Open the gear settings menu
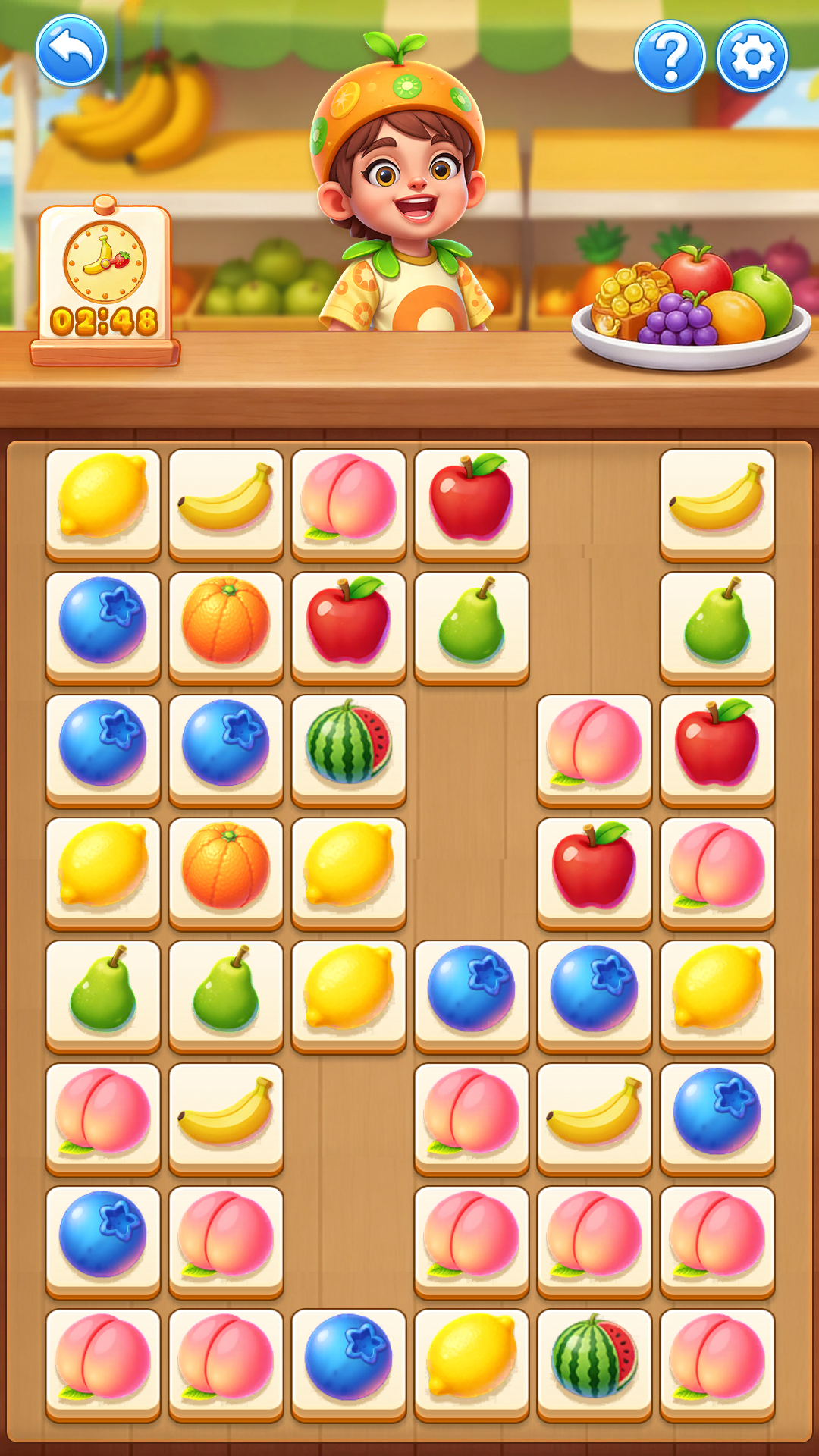 click(x=752, y=56)
